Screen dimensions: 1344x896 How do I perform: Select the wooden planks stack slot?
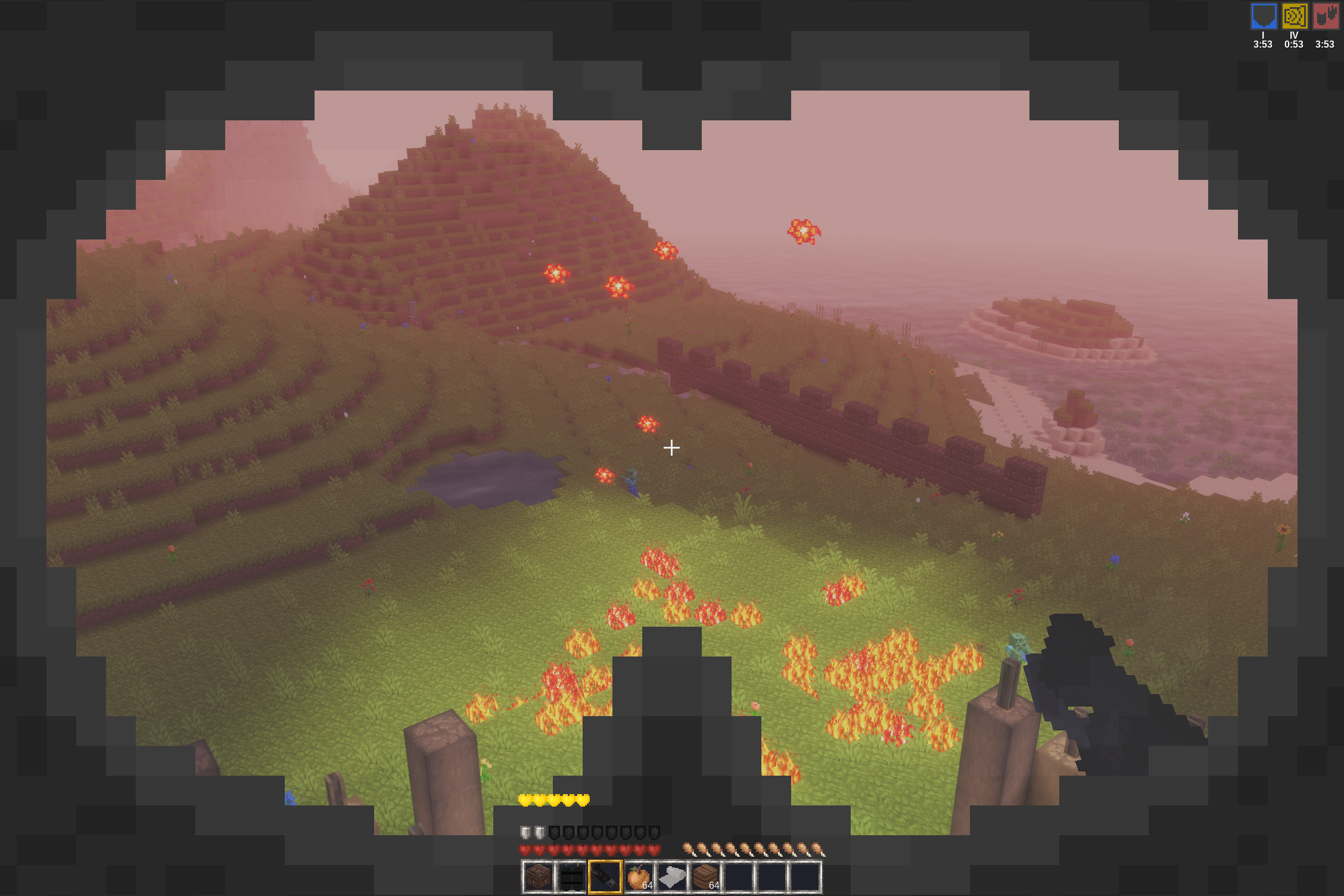tap(705, 877)
